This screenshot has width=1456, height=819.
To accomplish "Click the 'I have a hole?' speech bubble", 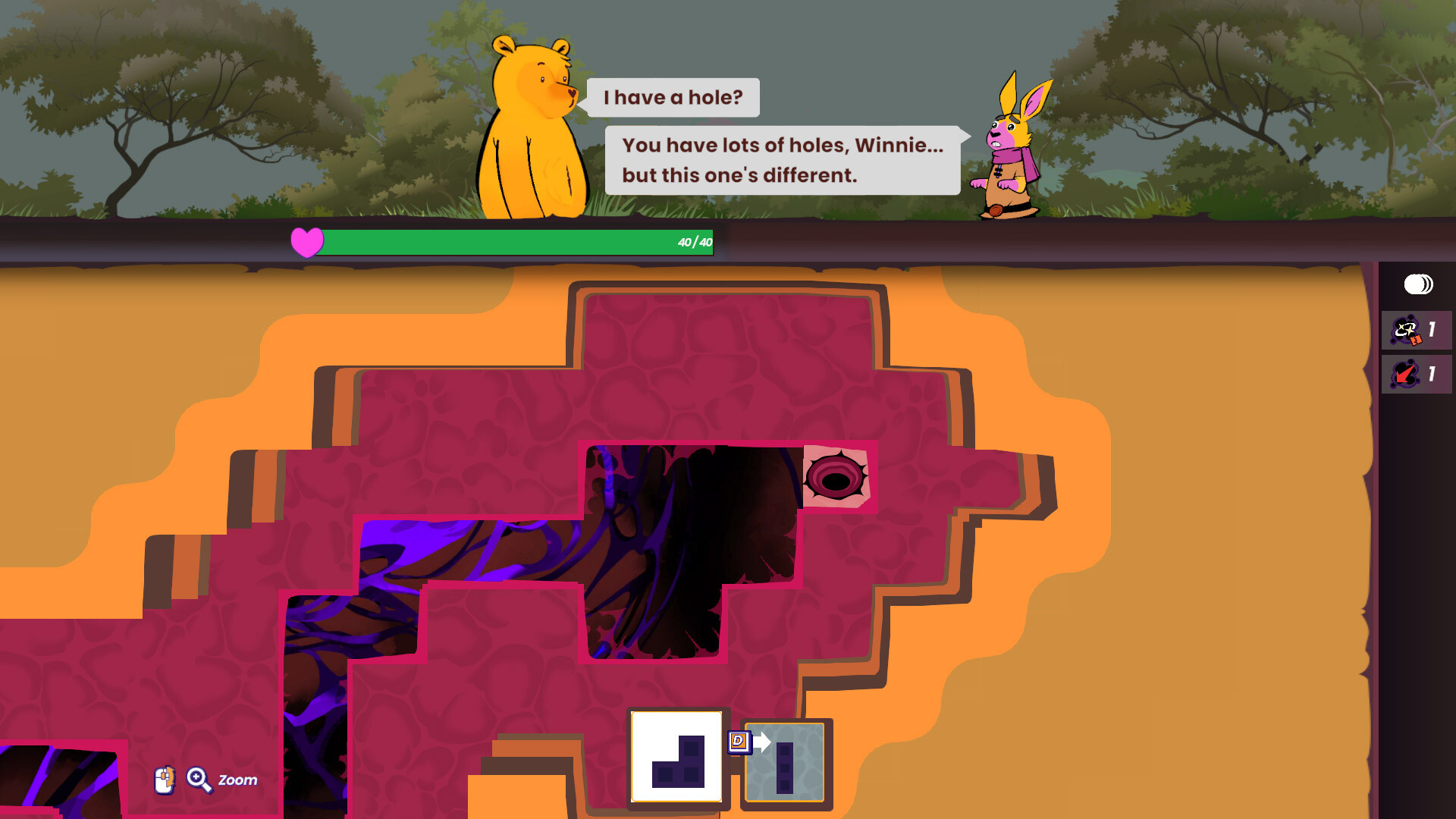I will (672, 97).
